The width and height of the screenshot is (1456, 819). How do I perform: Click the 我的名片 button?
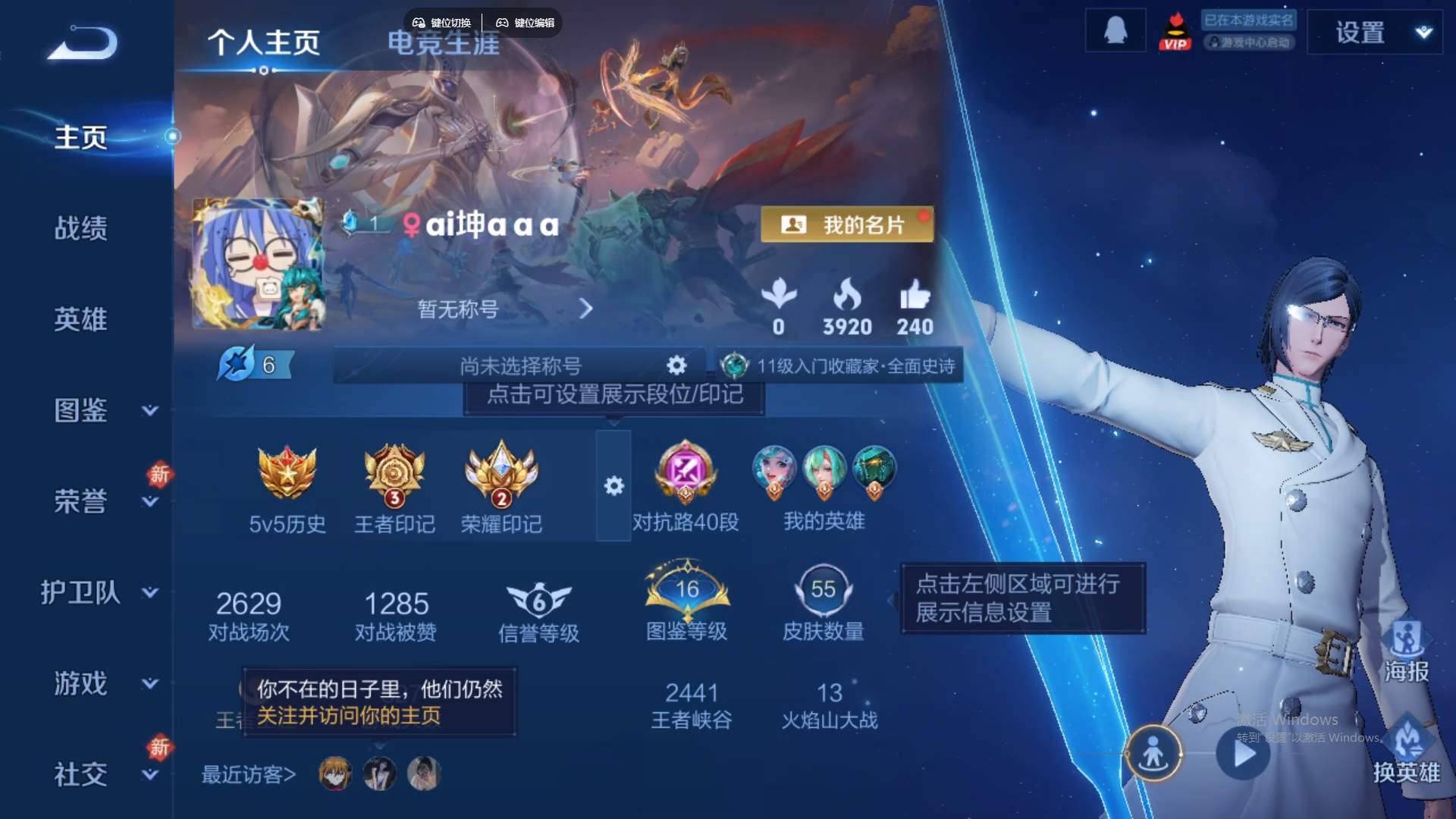[846, 225]
